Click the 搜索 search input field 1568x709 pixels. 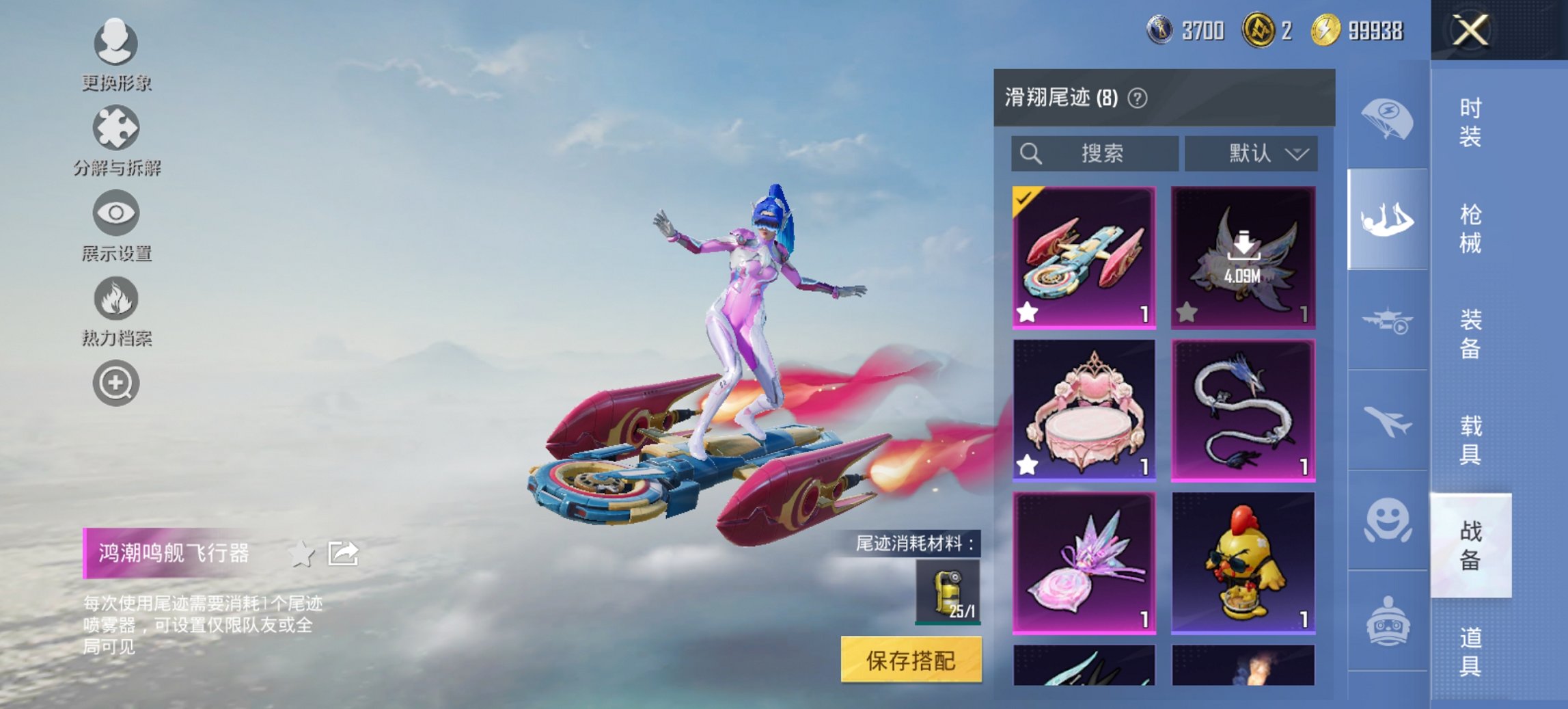point(1093,154)
